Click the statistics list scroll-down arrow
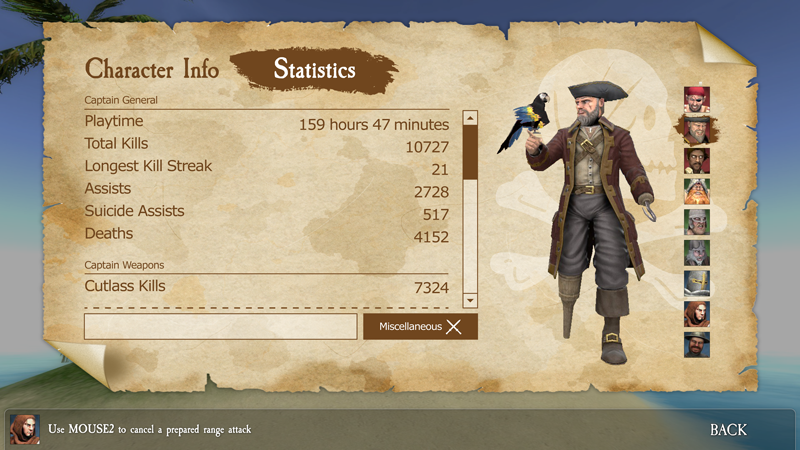 (470, 299)
